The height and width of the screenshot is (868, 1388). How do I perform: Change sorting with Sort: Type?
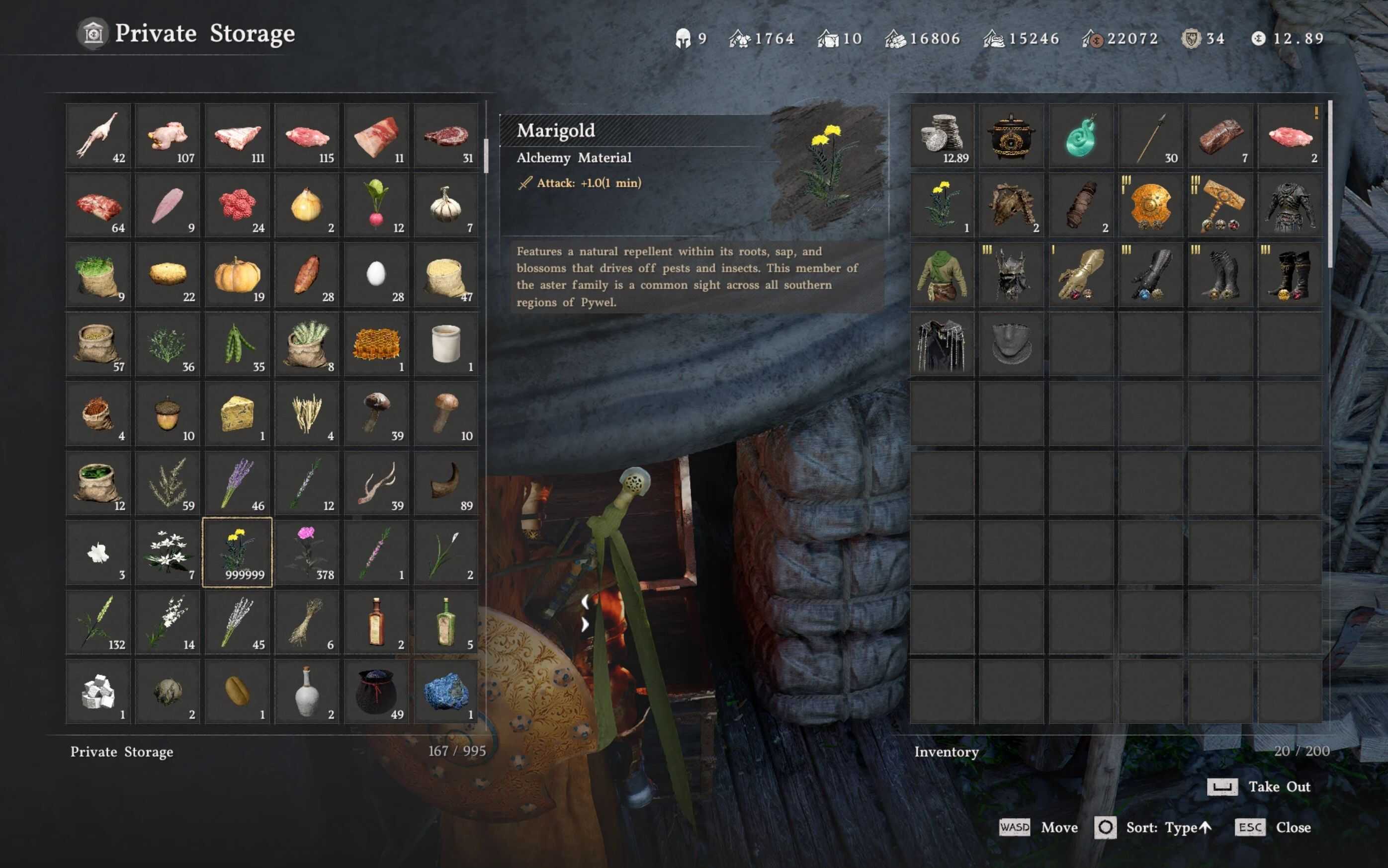1154,828
